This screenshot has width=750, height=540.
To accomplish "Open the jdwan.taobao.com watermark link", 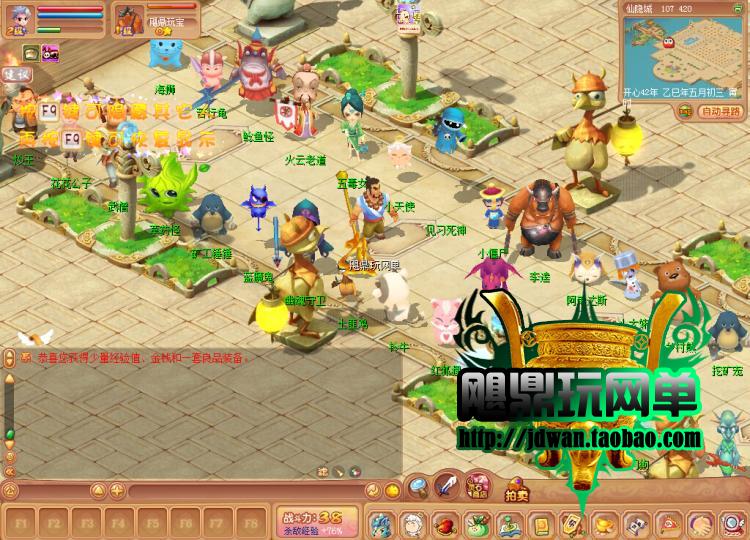I will pos(579,438).
